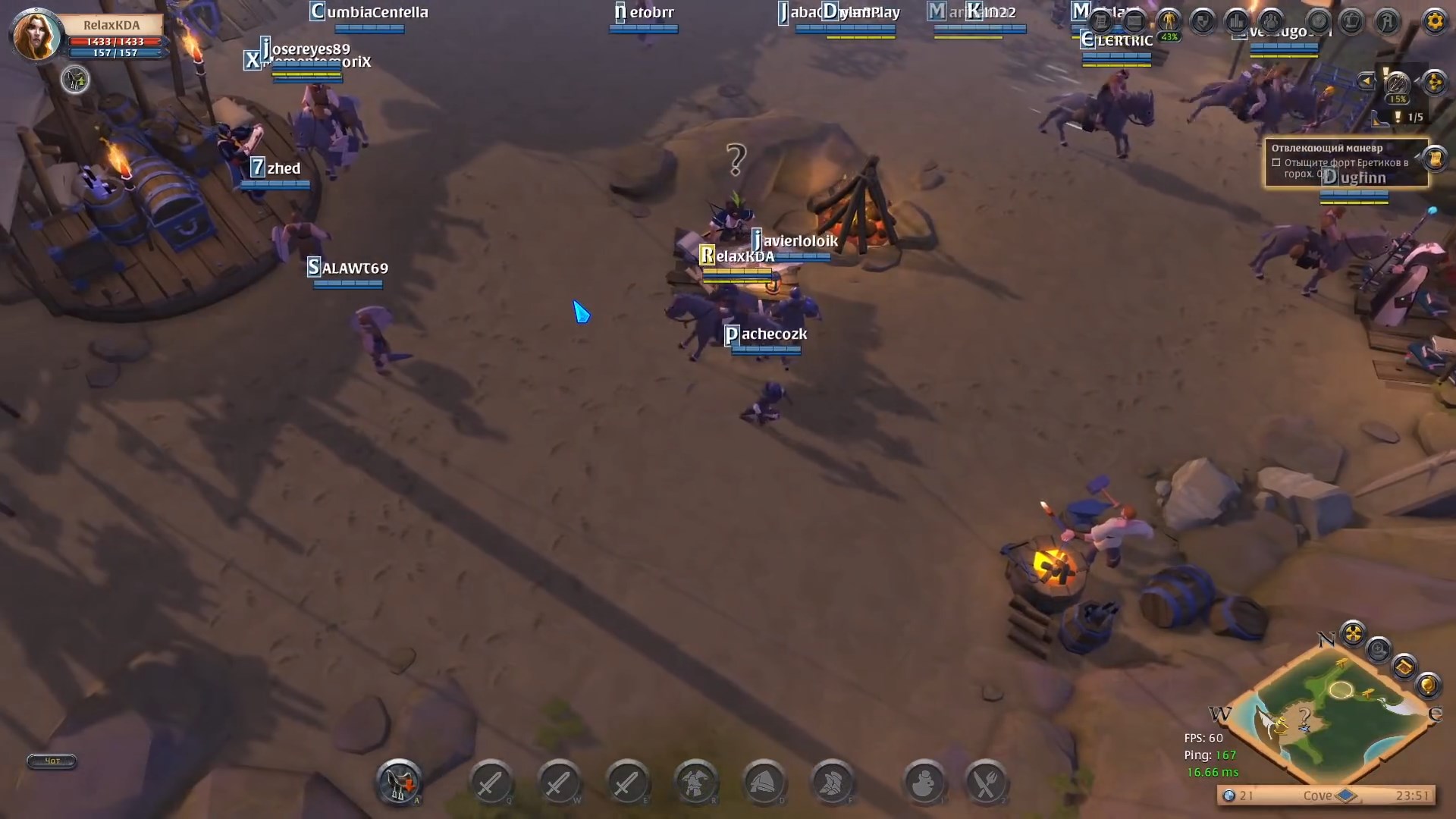The height and width of the screenshot is (819, 1456).
Task: Open the map by clicking 'Cove' zone name
Action: pos(1319,796)
